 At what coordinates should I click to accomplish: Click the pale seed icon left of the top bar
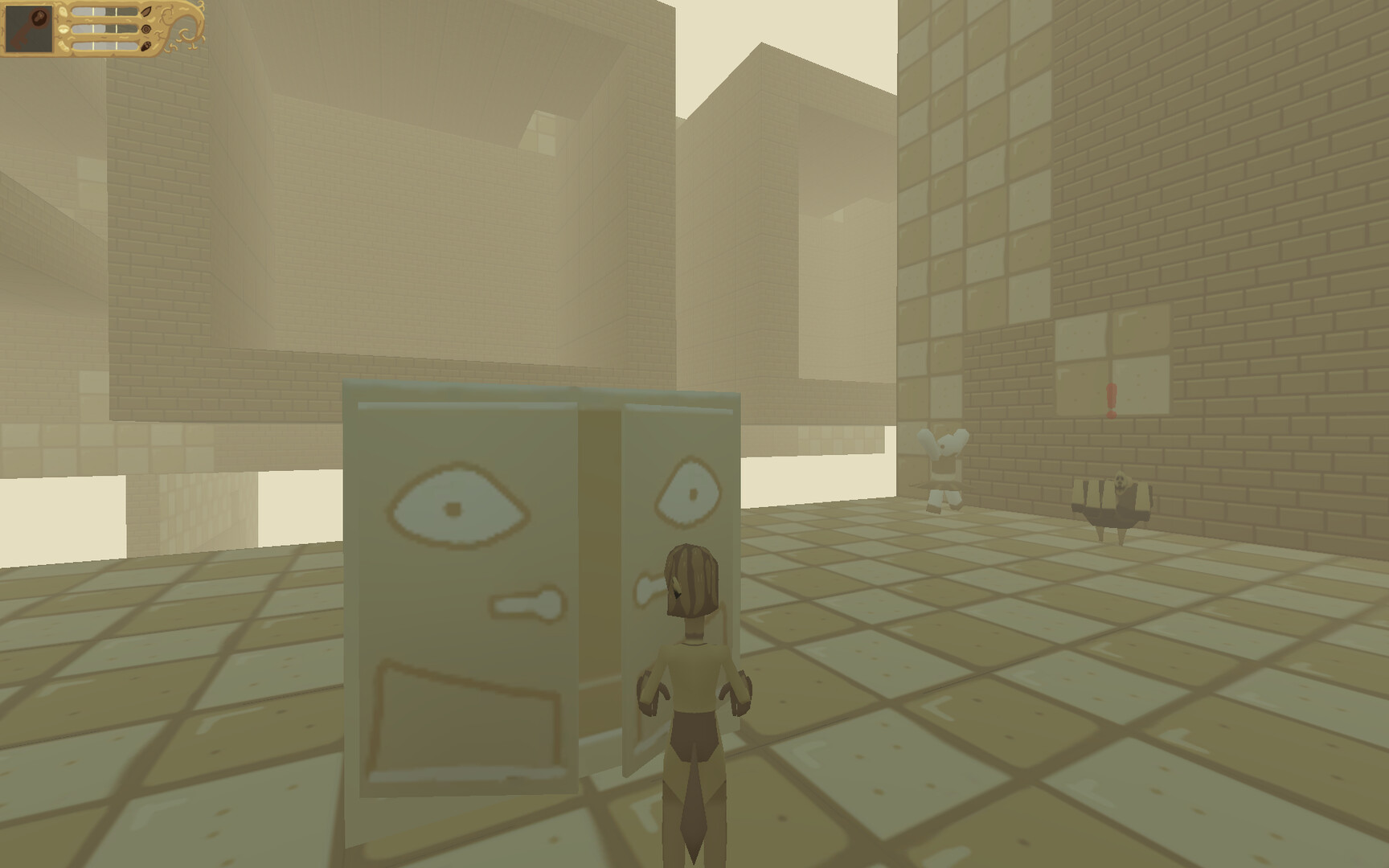coord(63,13)
